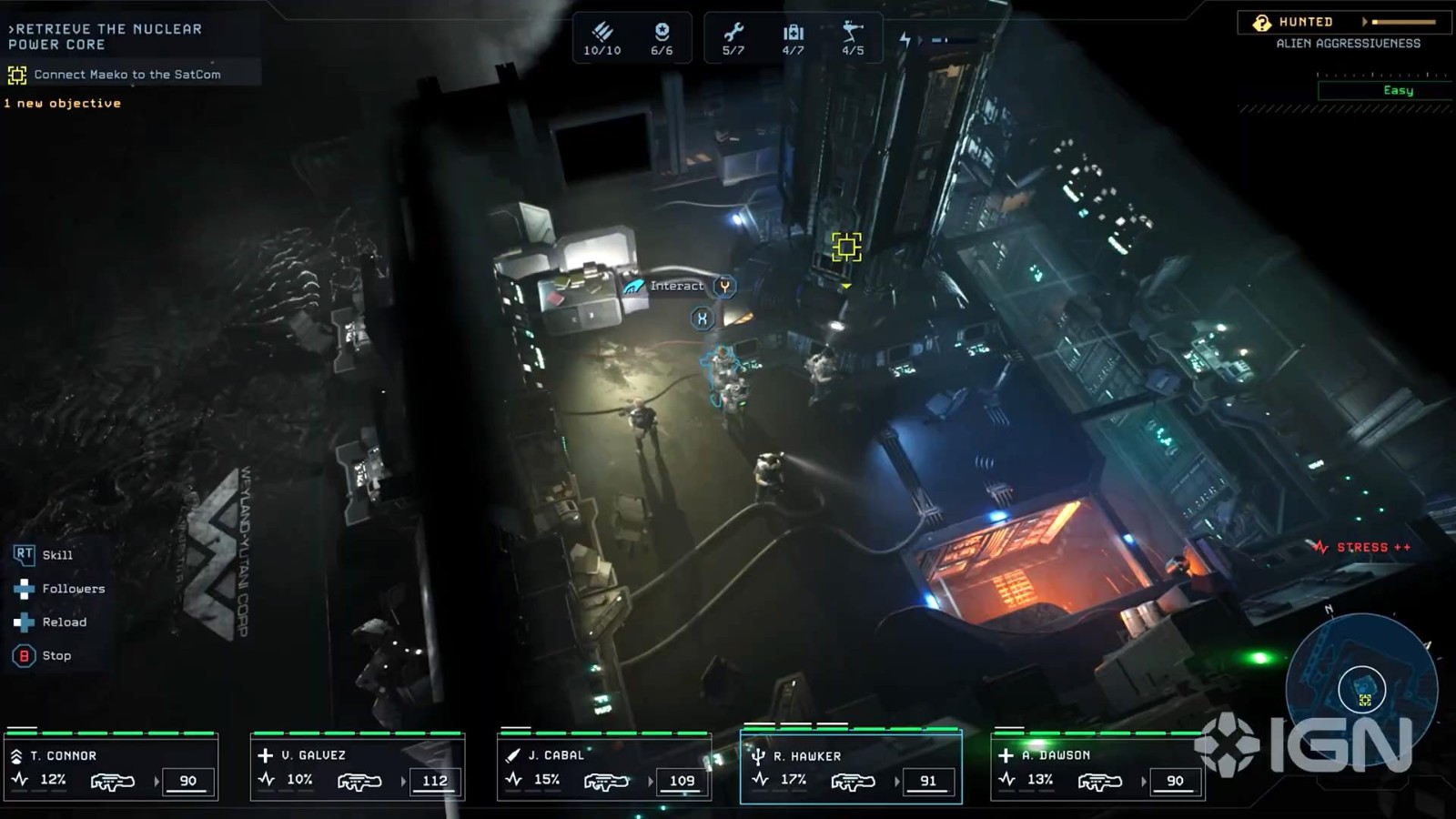Choose J. Cabal's squad card
Viewport: 1456px width, 819px height.
(x=604, y=768)
